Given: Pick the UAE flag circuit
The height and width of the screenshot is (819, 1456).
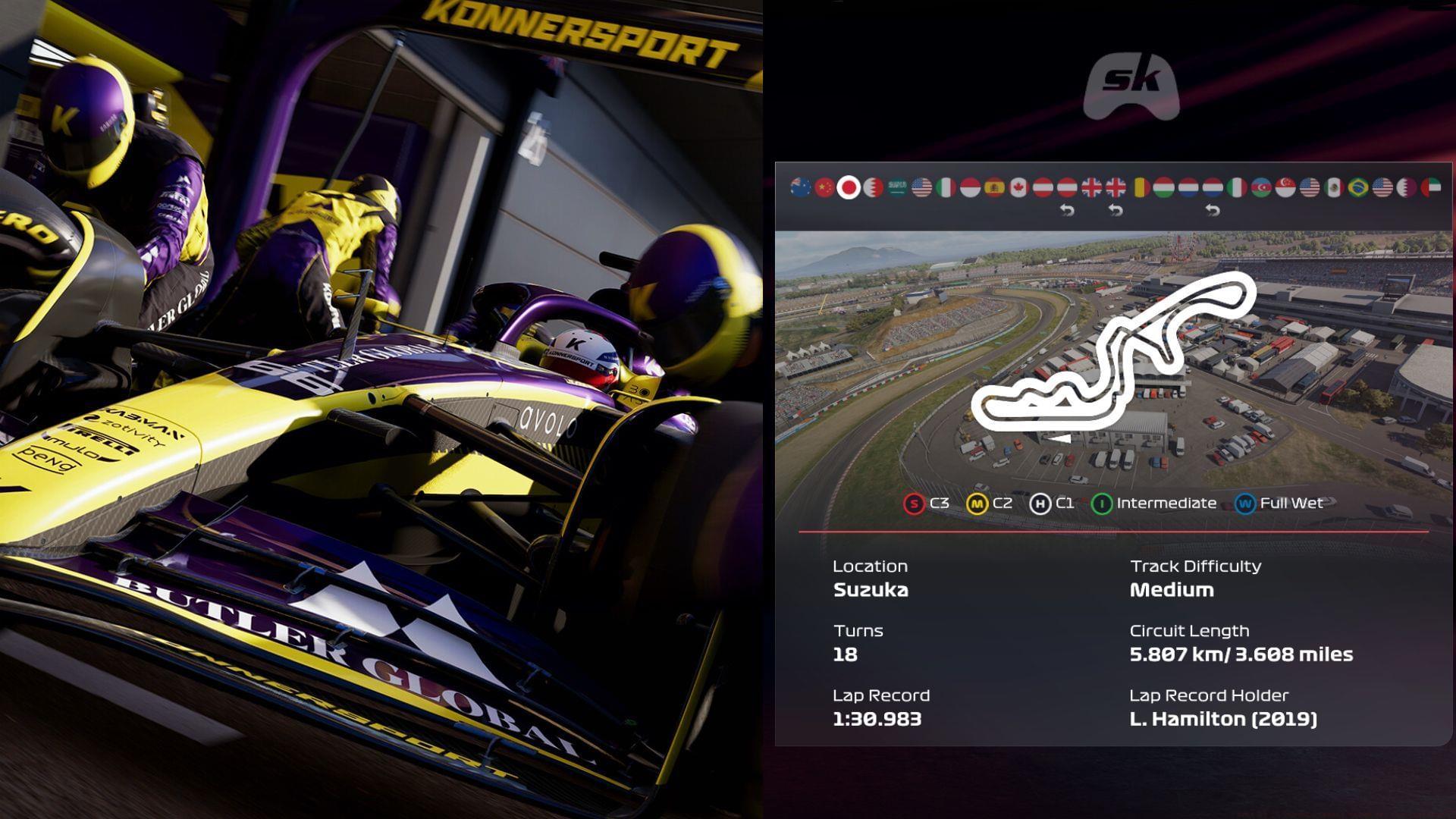Looking at the screenshot, I should click(1431, 187).
